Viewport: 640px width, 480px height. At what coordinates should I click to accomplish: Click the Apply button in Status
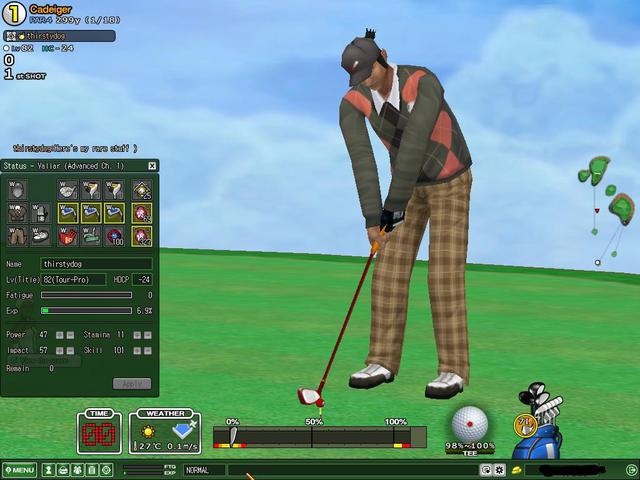(132, 383)
